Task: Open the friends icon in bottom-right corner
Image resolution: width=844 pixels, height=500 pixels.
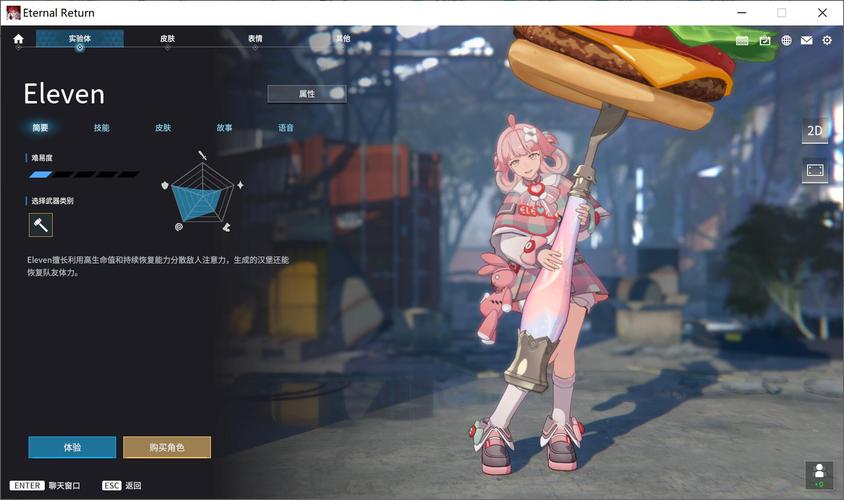Action: tap(819, 473)
